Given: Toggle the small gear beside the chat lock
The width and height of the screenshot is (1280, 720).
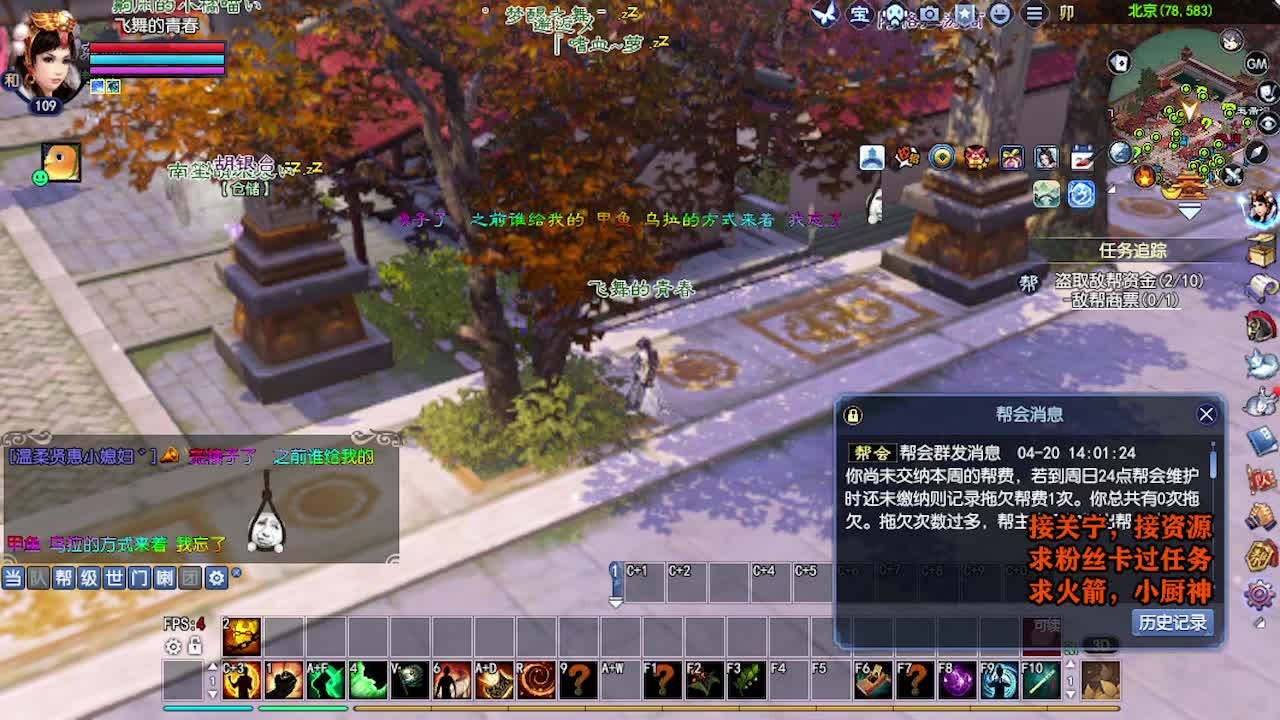Looking at the screenshot, I should [x=172, y=647].
